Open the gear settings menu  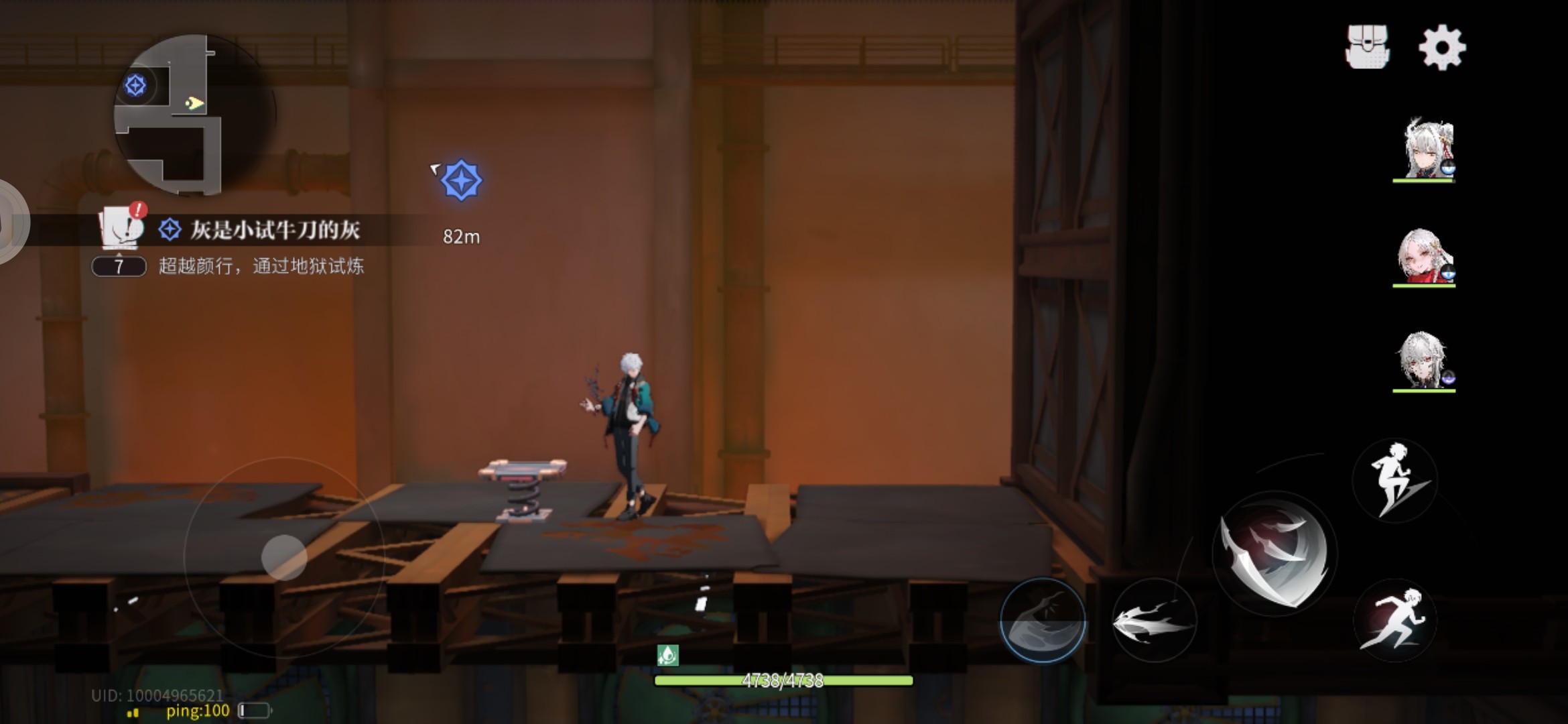pos(1442,47)
